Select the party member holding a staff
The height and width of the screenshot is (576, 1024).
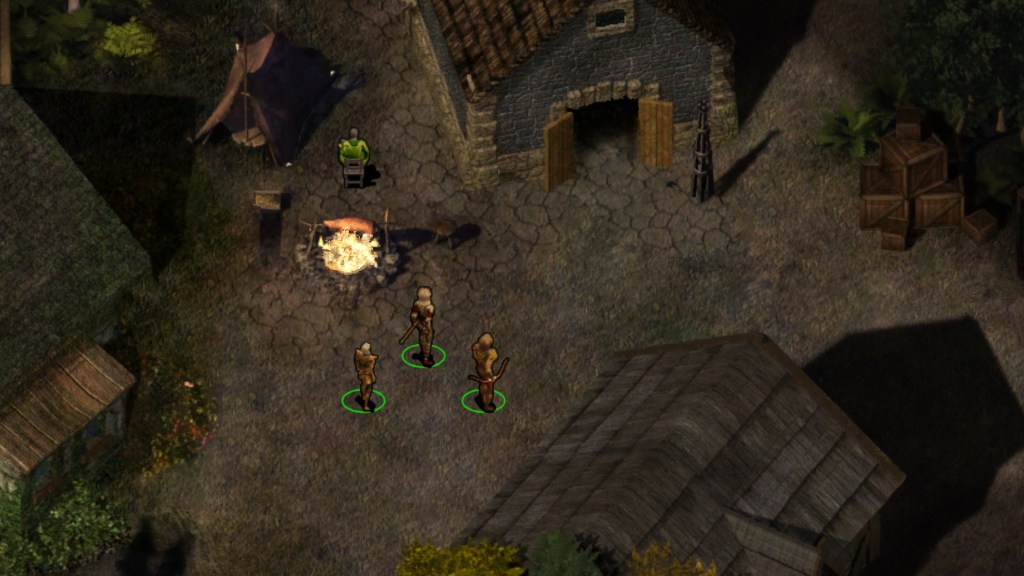click(x=423, y=327)
